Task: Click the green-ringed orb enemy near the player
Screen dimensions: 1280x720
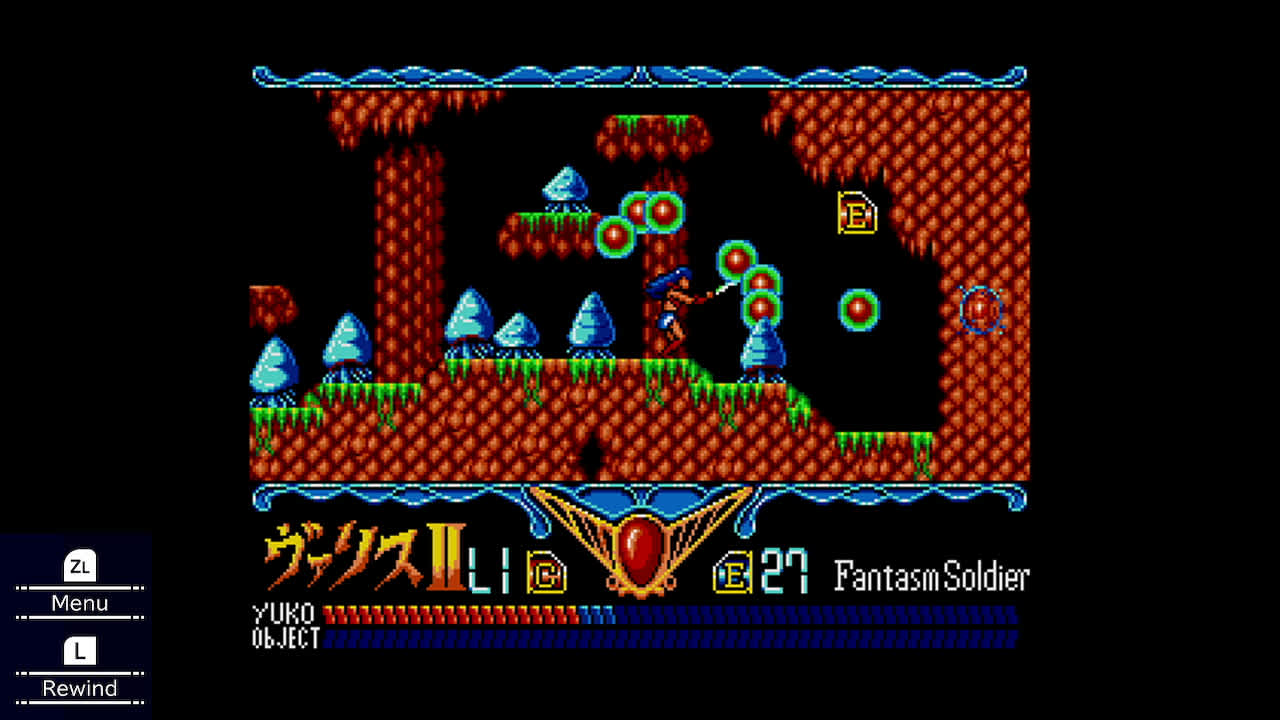Action: [x=737, y=261]
